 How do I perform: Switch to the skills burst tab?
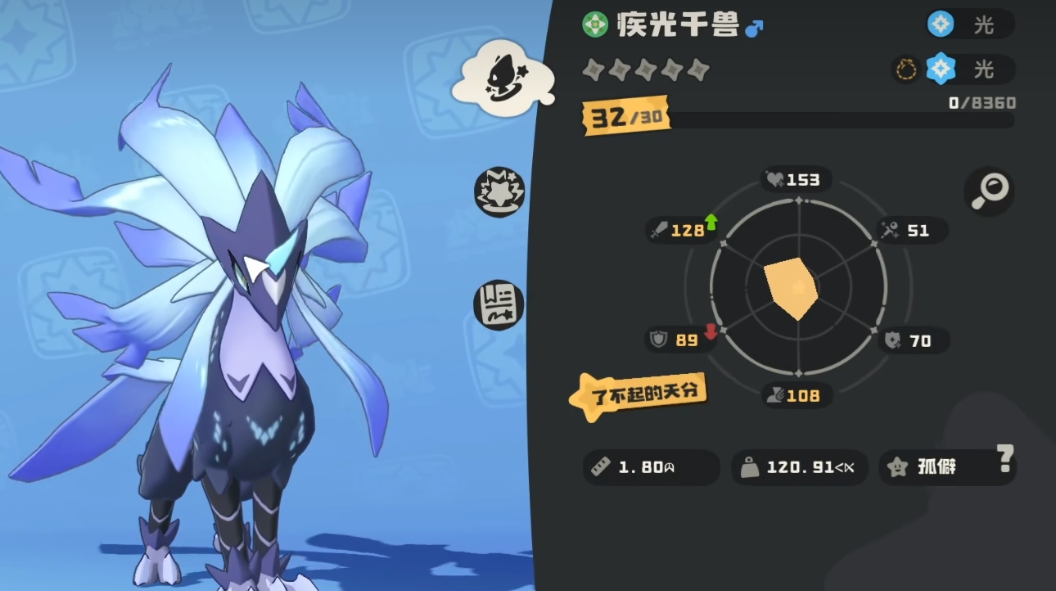tap(499, 191)
